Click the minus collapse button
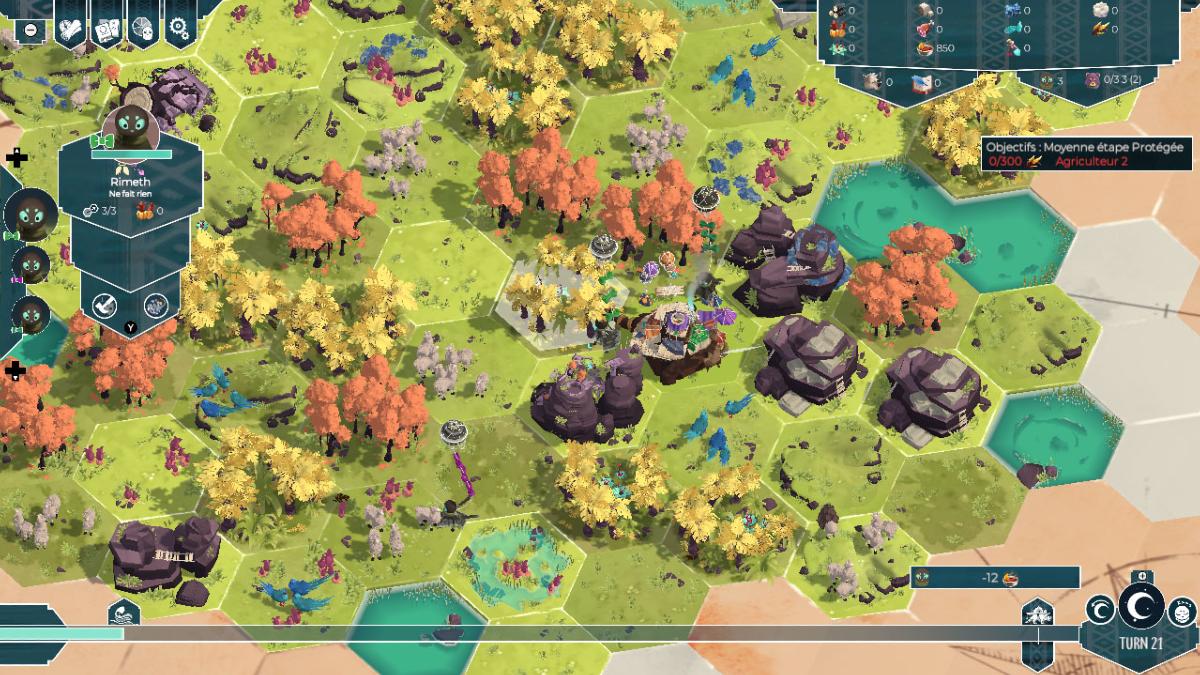 click(x=31, y=30)
